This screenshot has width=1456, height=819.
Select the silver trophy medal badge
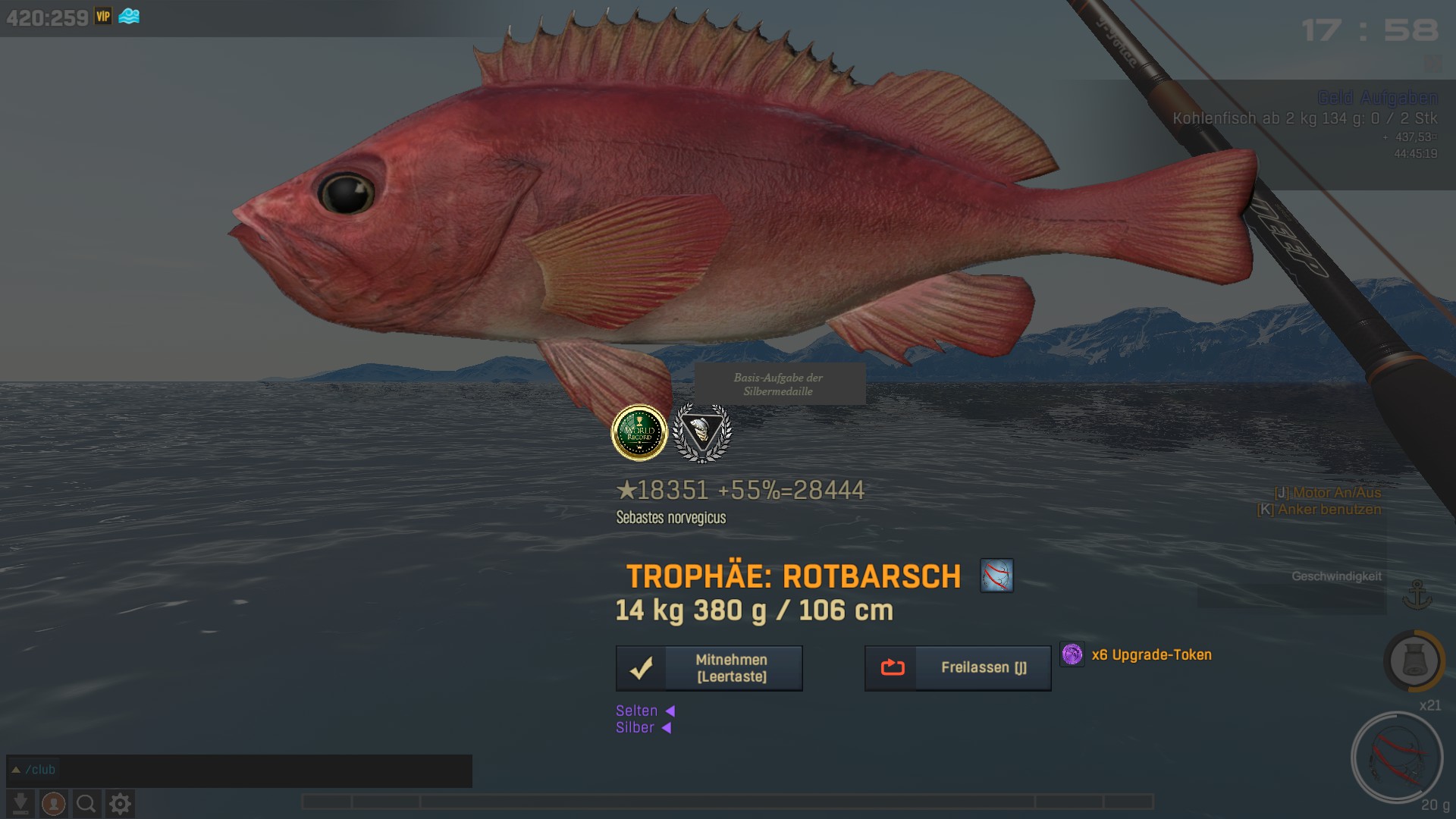[x=702, y=433]
